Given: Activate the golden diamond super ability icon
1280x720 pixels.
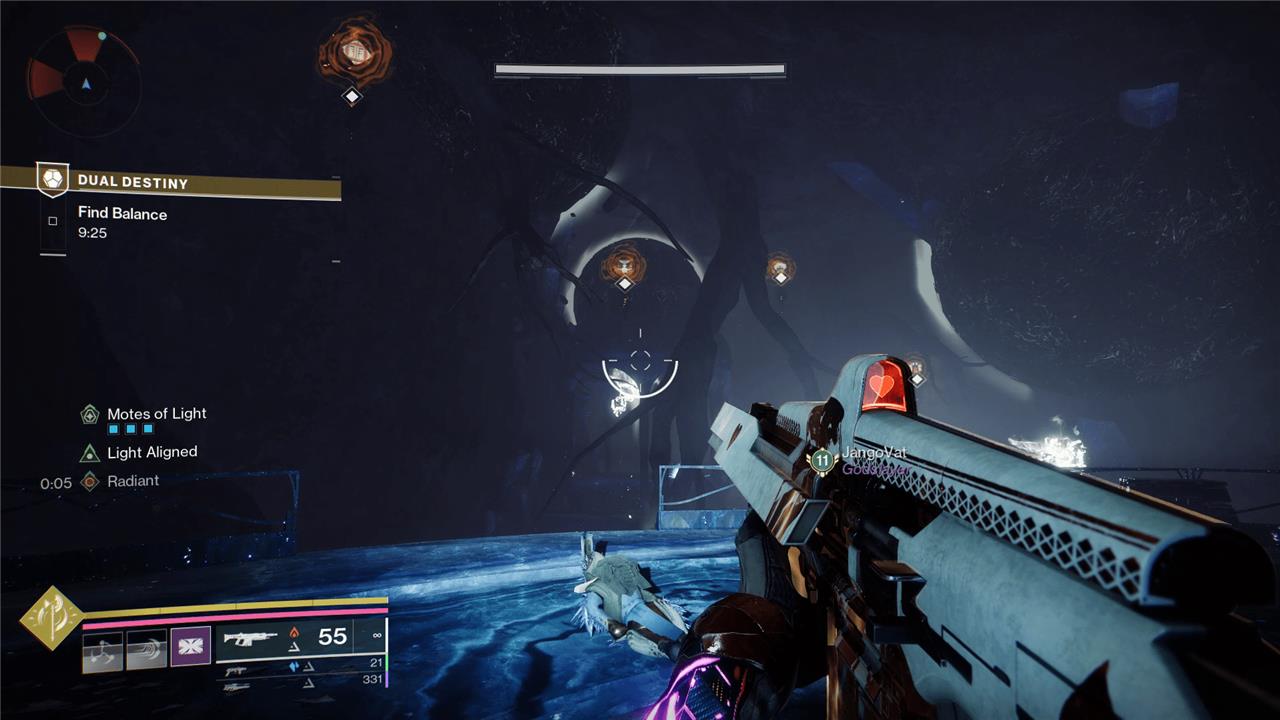Looking at the screenshot, I should pyautogui.click(x=49, y=619).
